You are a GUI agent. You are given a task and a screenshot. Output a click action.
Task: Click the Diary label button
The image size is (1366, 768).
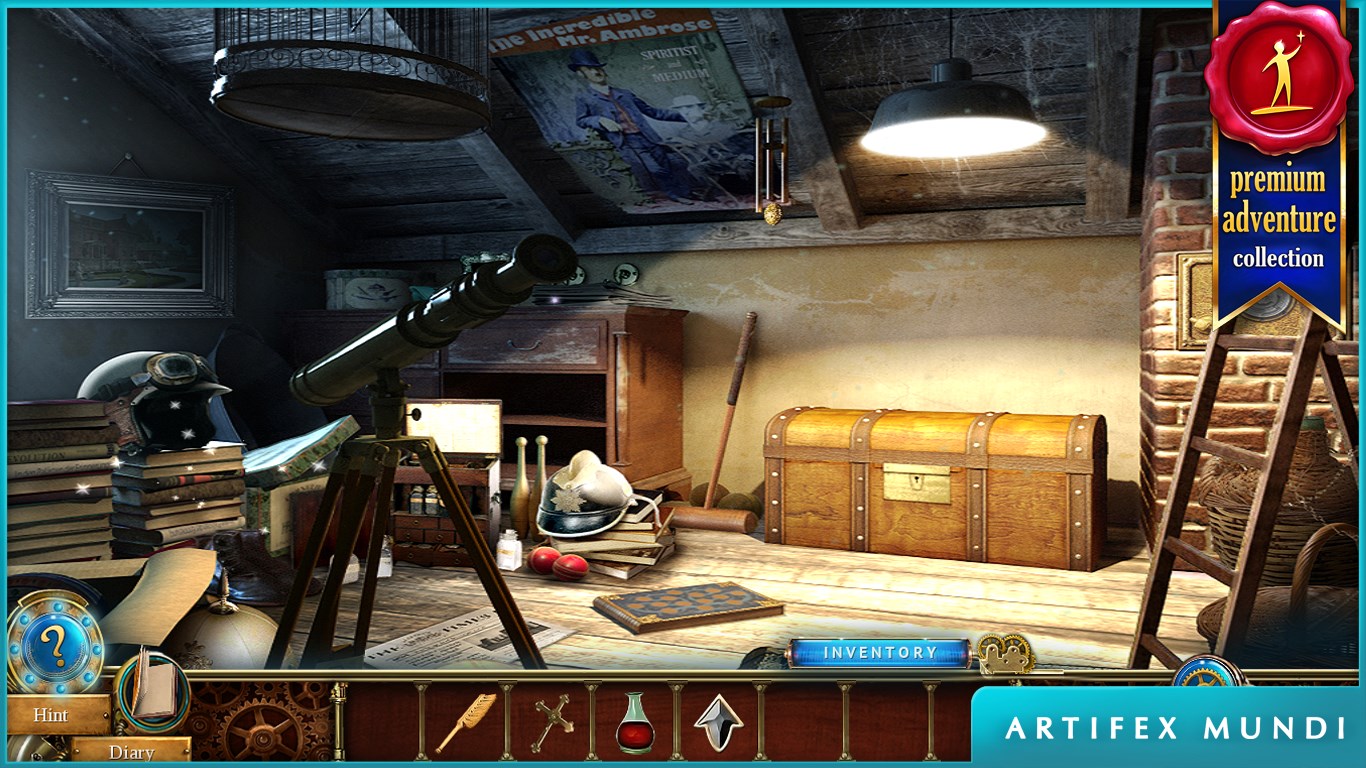click(x=131, y=752)
